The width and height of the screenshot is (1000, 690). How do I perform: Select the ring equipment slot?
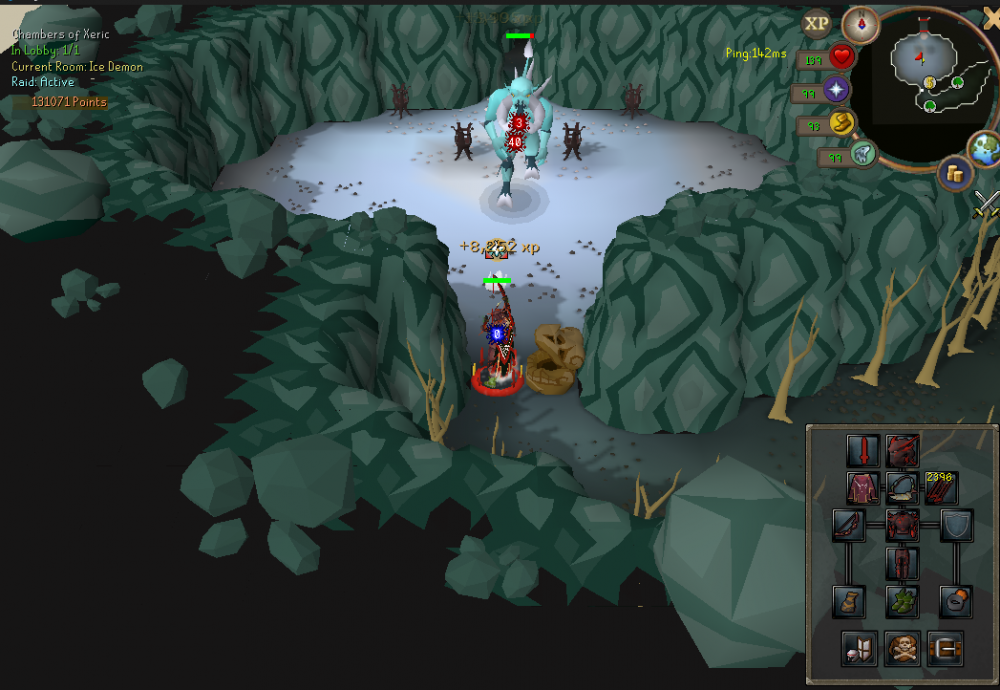956,601
